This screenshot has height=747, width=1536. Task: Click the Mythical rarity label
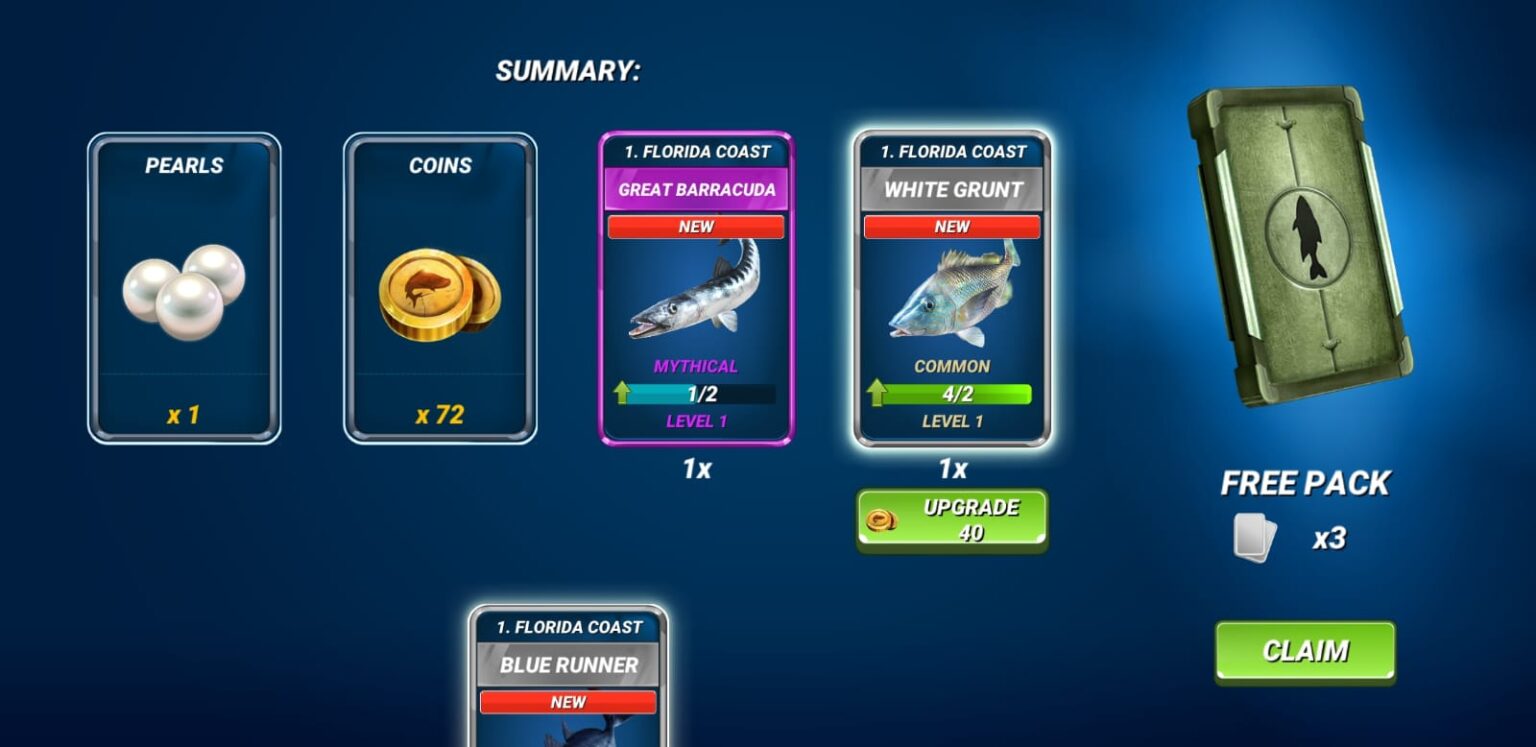695,366
